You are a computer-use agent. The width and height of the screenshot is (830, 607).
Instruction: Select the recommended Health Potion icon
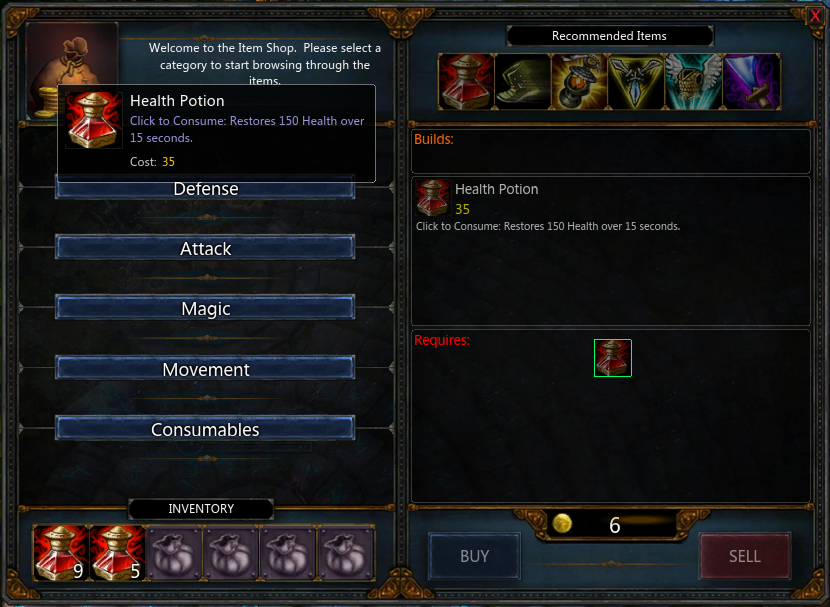pyautogui.click(x=466, y=81)
